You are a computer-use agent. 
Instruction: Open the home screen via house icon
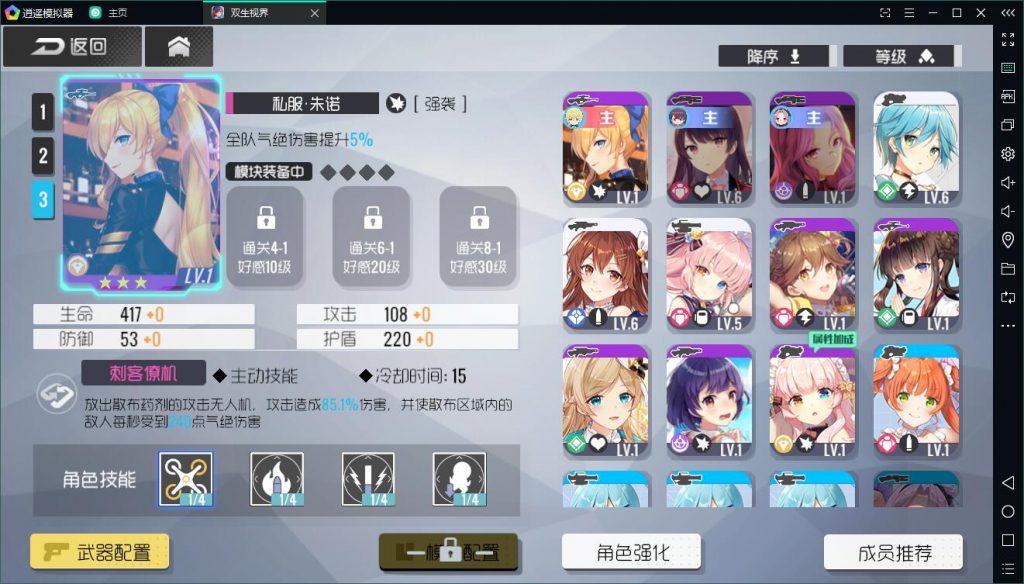point(179,47)
